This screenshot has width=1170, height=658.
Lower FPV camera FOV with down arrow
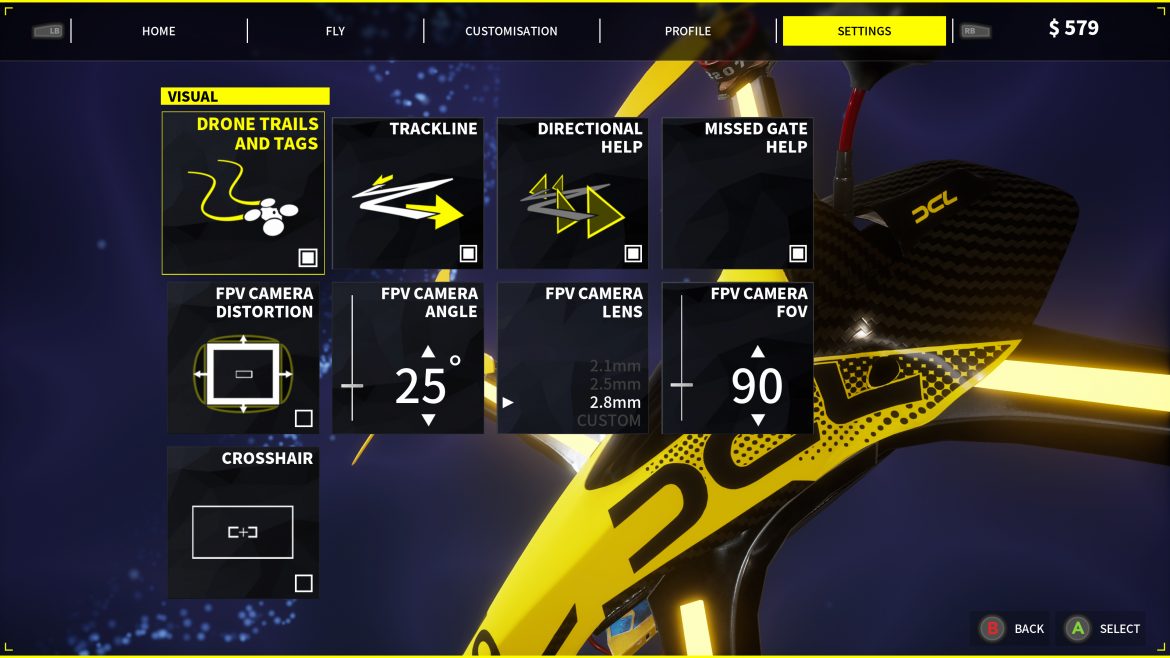pos(758,420)
